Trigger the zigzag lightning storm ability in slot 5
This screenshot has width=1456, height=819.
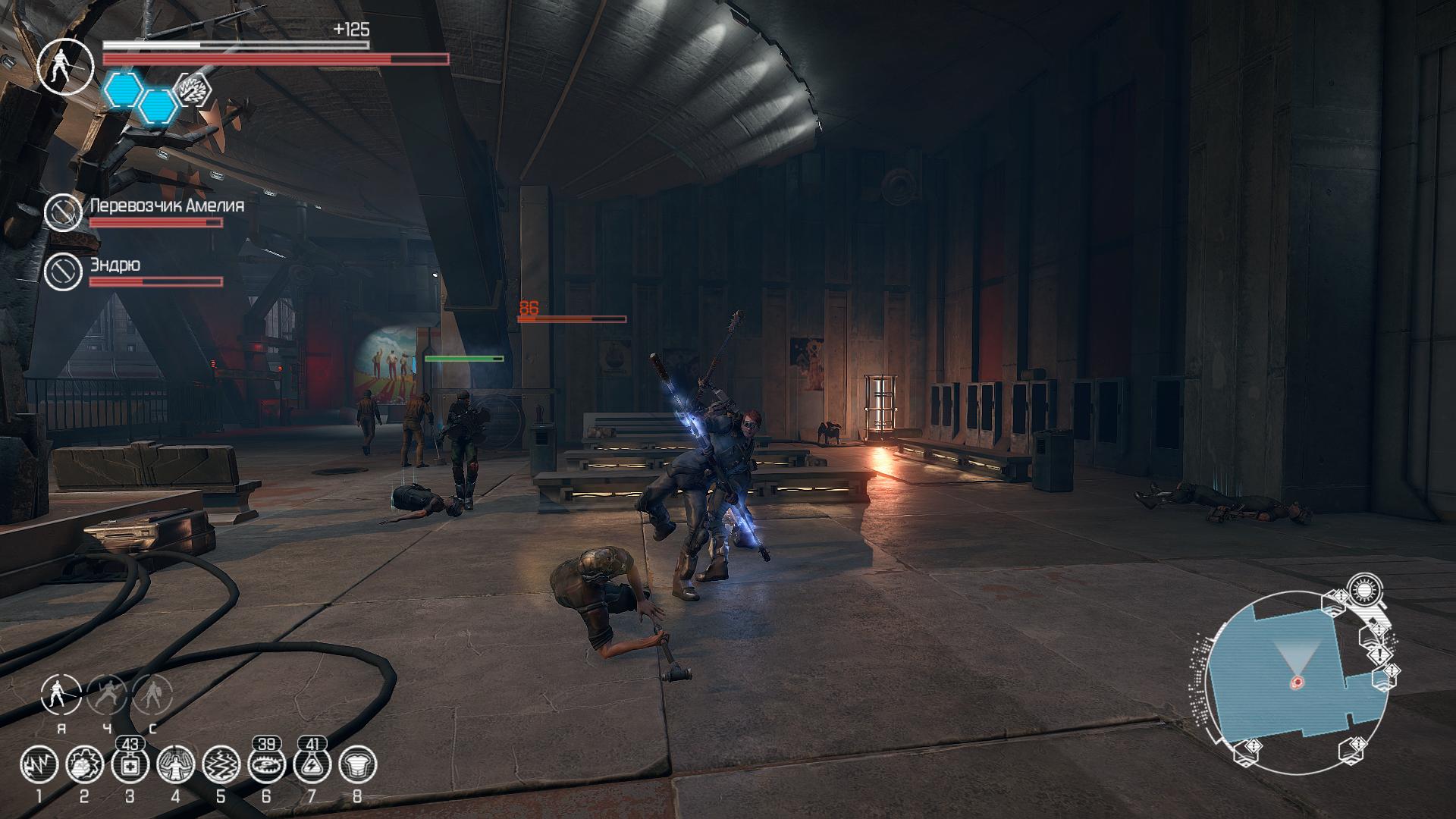point(221,766)
